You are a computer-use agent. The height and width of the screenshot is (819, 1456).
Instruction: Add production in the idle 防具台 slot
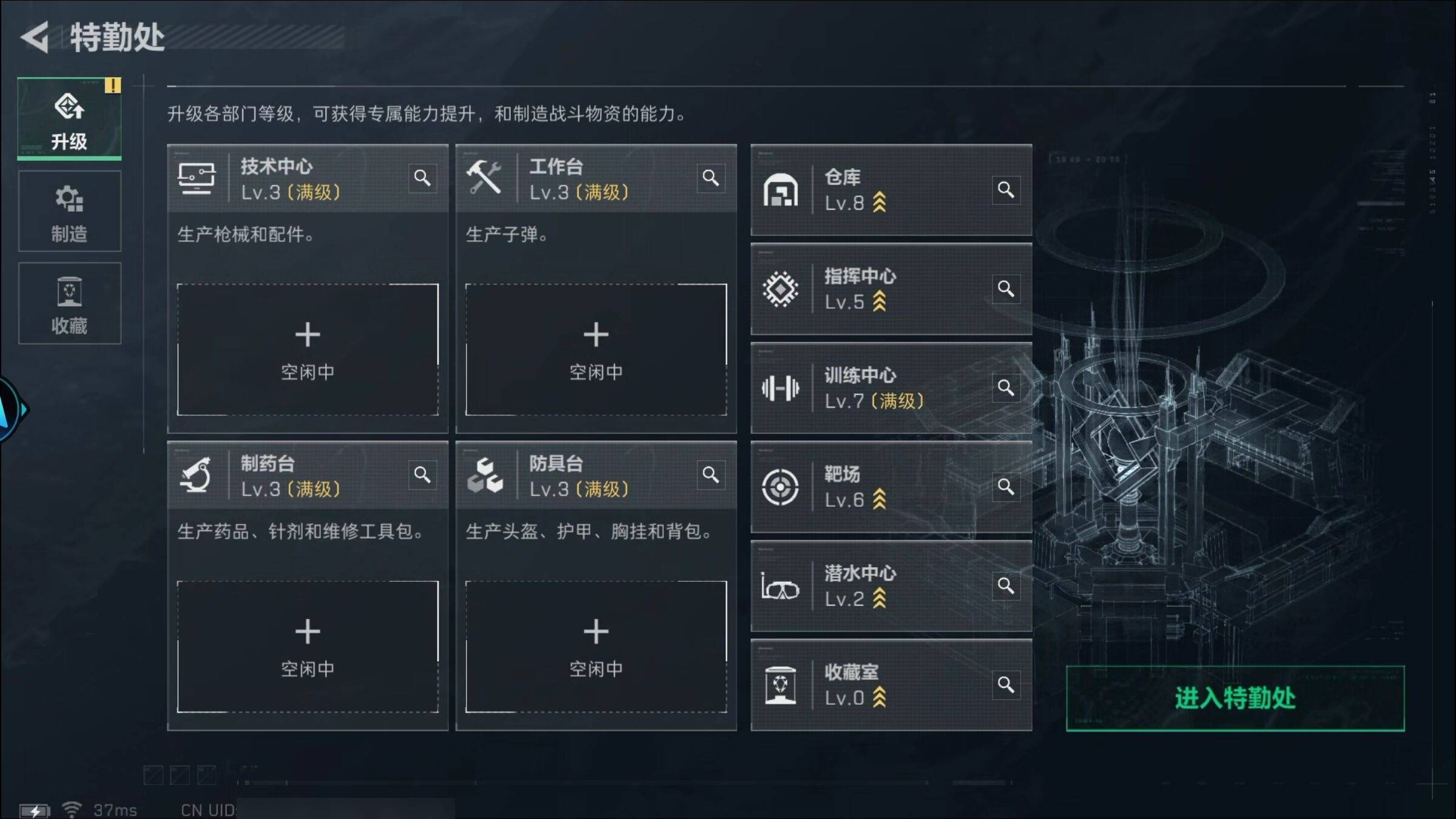[x=596, y=647]
